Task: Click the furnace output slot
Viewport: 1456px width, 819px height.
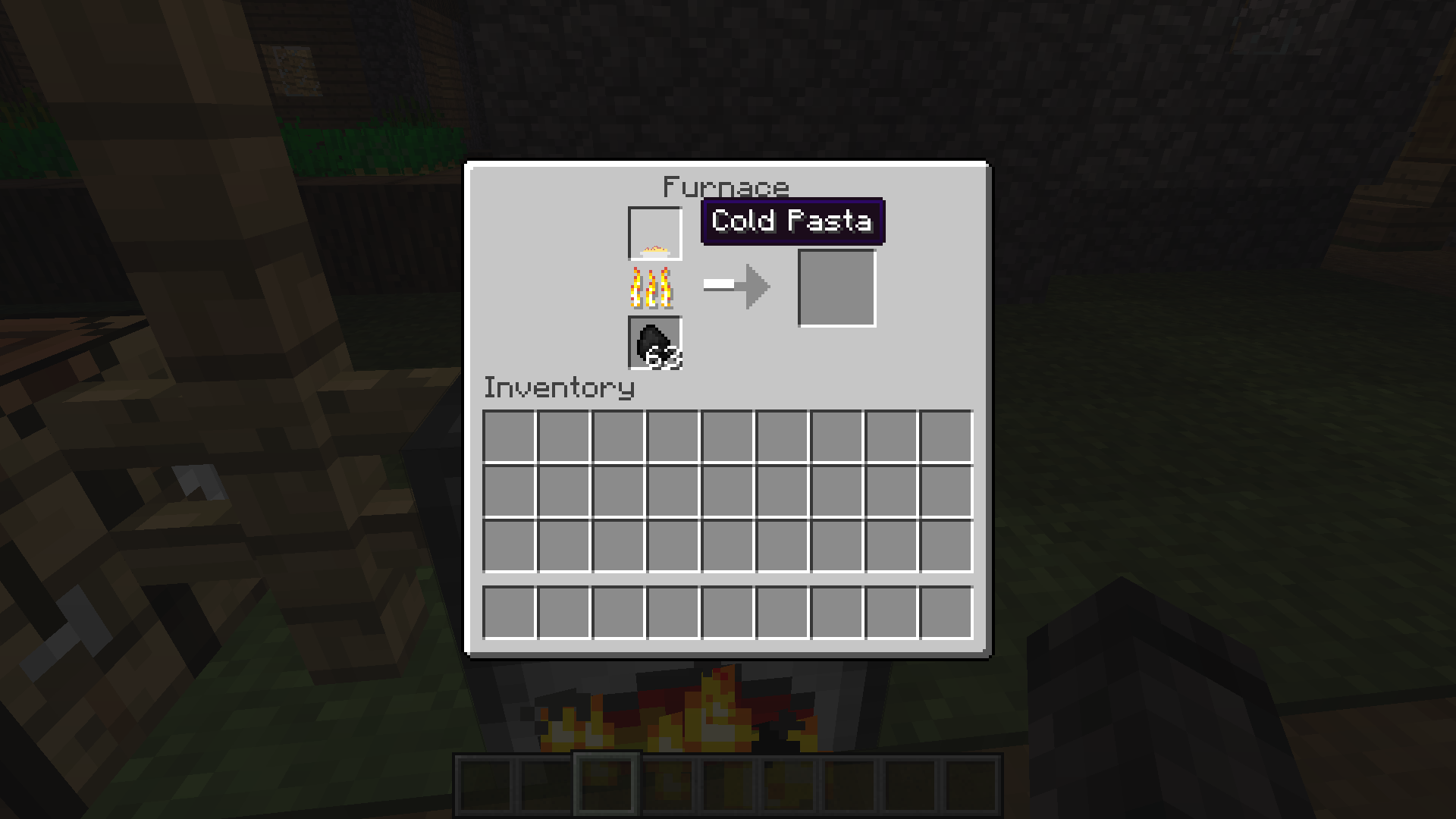Action: [x=836, y=288]
